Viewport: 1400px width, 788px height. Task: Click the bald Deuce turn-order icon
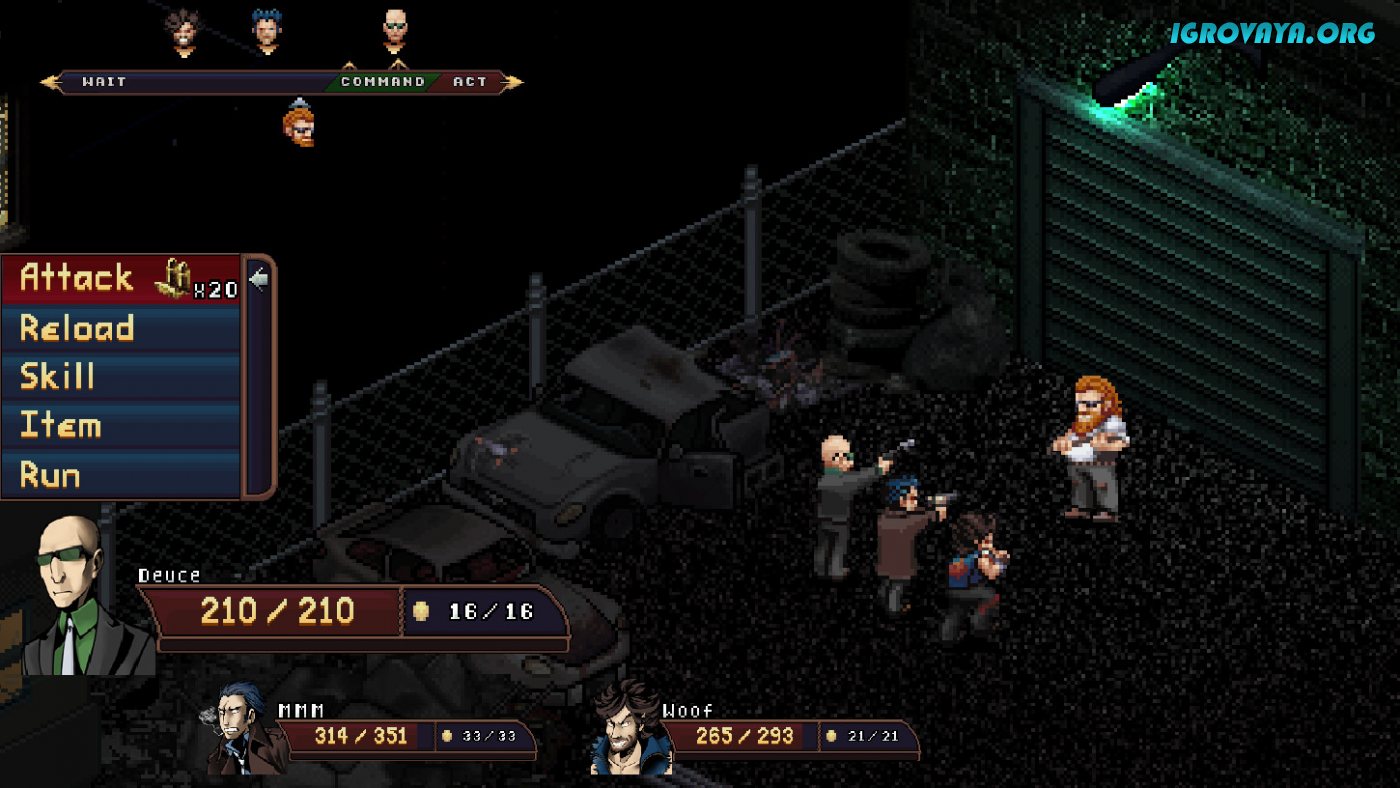(x=396, y=32)
